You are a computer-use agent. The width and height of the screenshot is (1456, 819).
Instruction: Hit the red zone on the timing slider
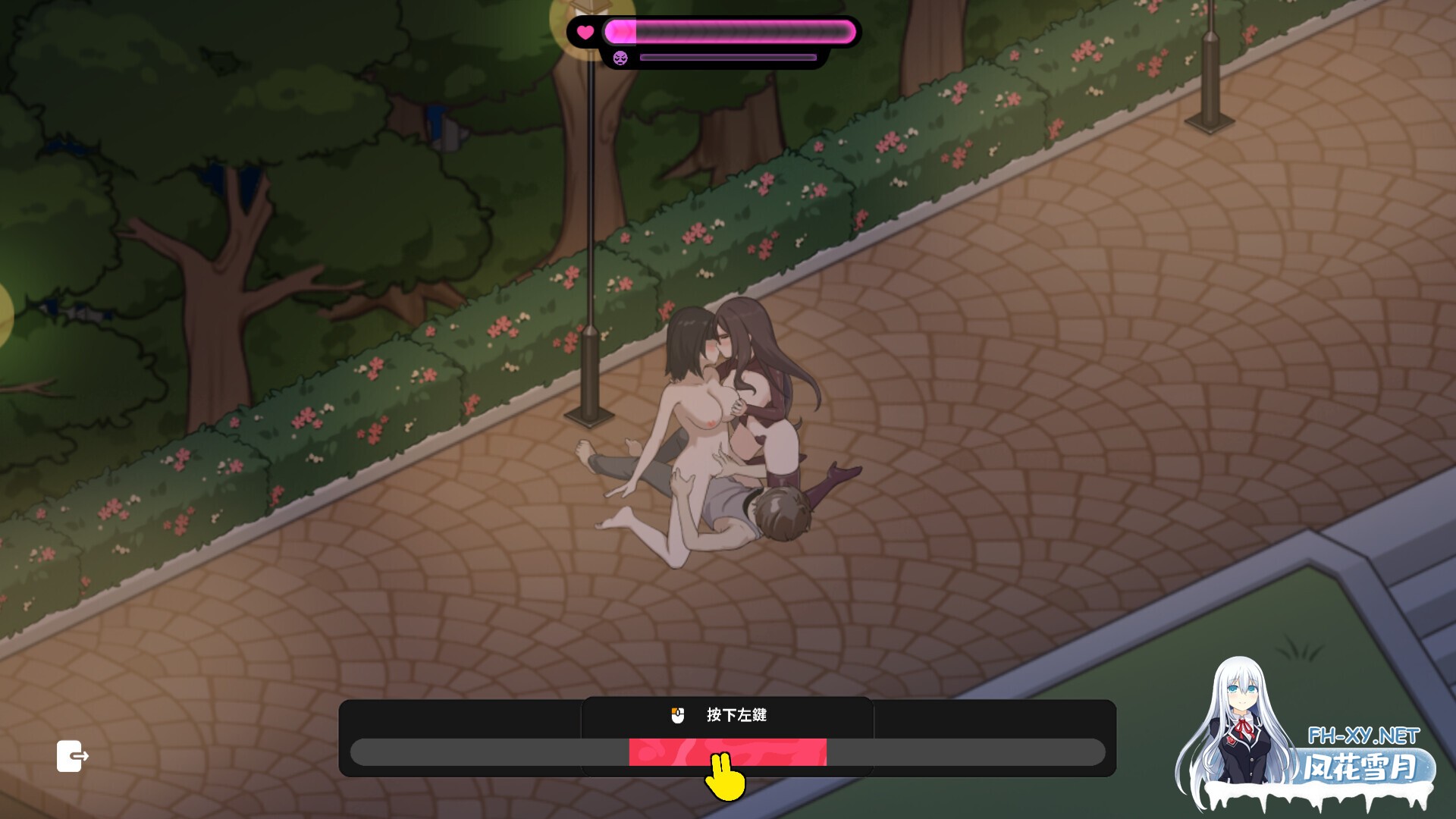[x=726, y=752]
